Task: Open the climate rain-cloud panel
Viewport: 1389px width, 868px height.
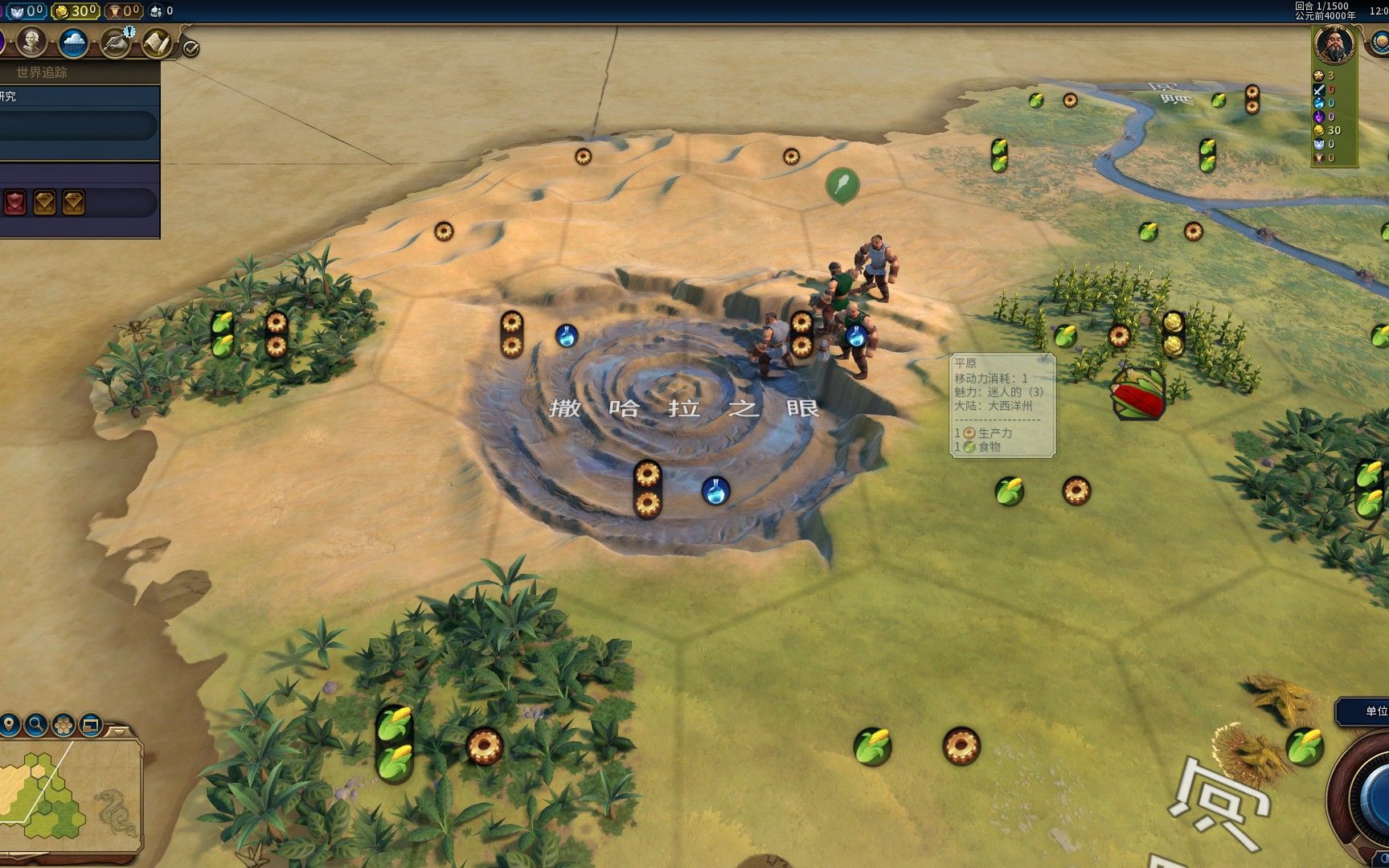Action: tap(73, 43)
